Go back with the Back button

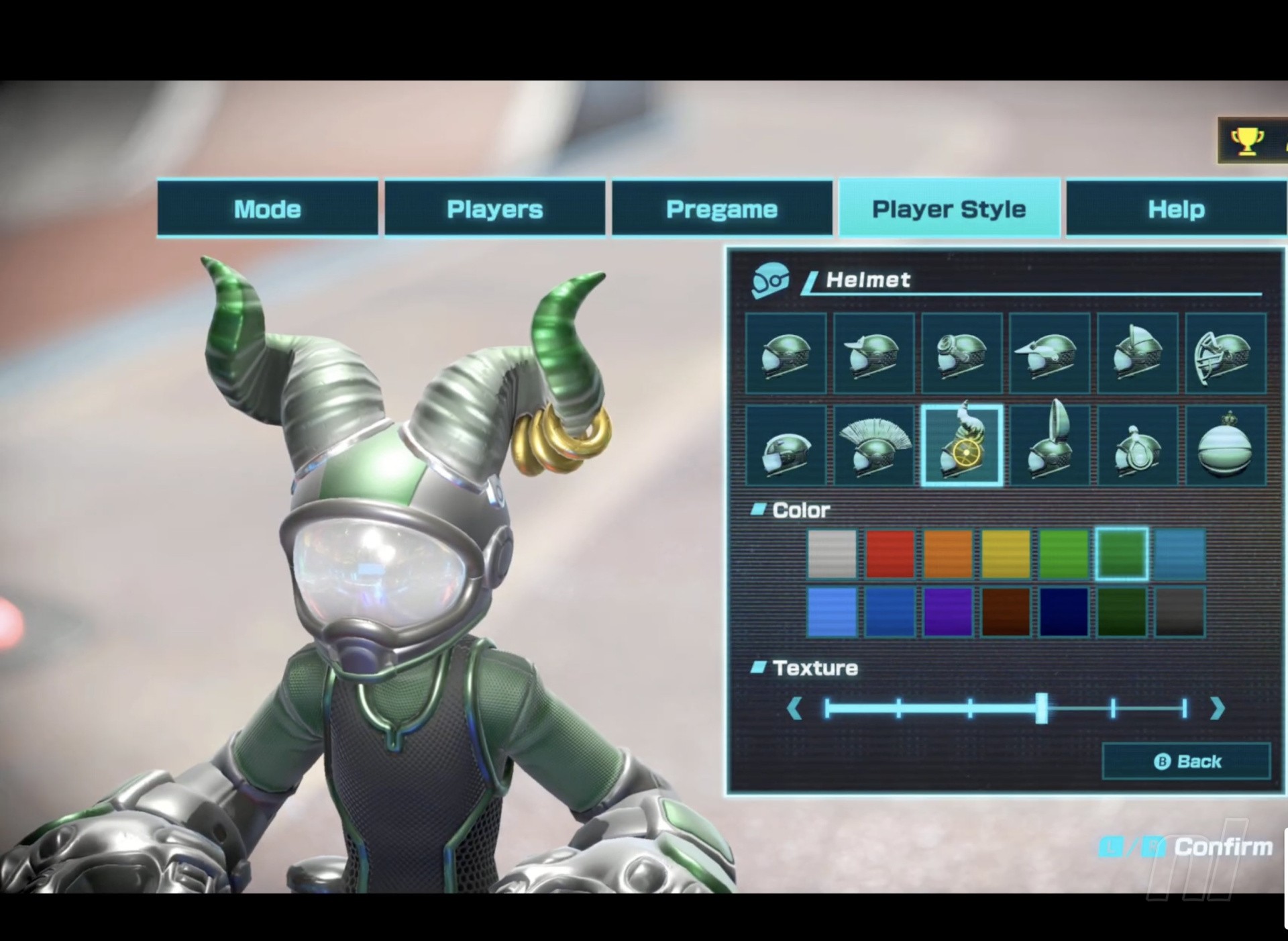(x=1186, y=761)
